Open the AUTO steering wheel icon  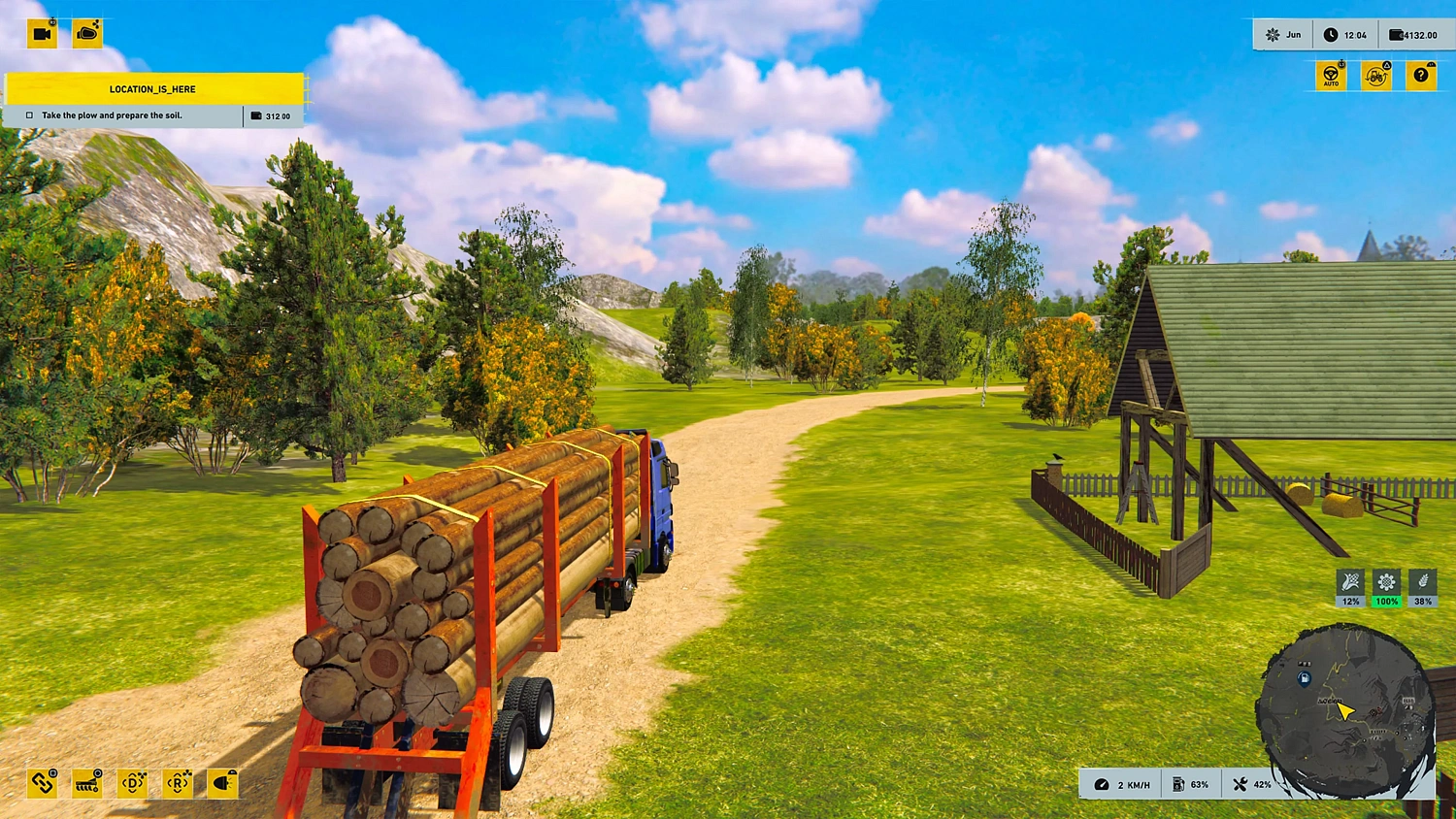pos(1331,75)
